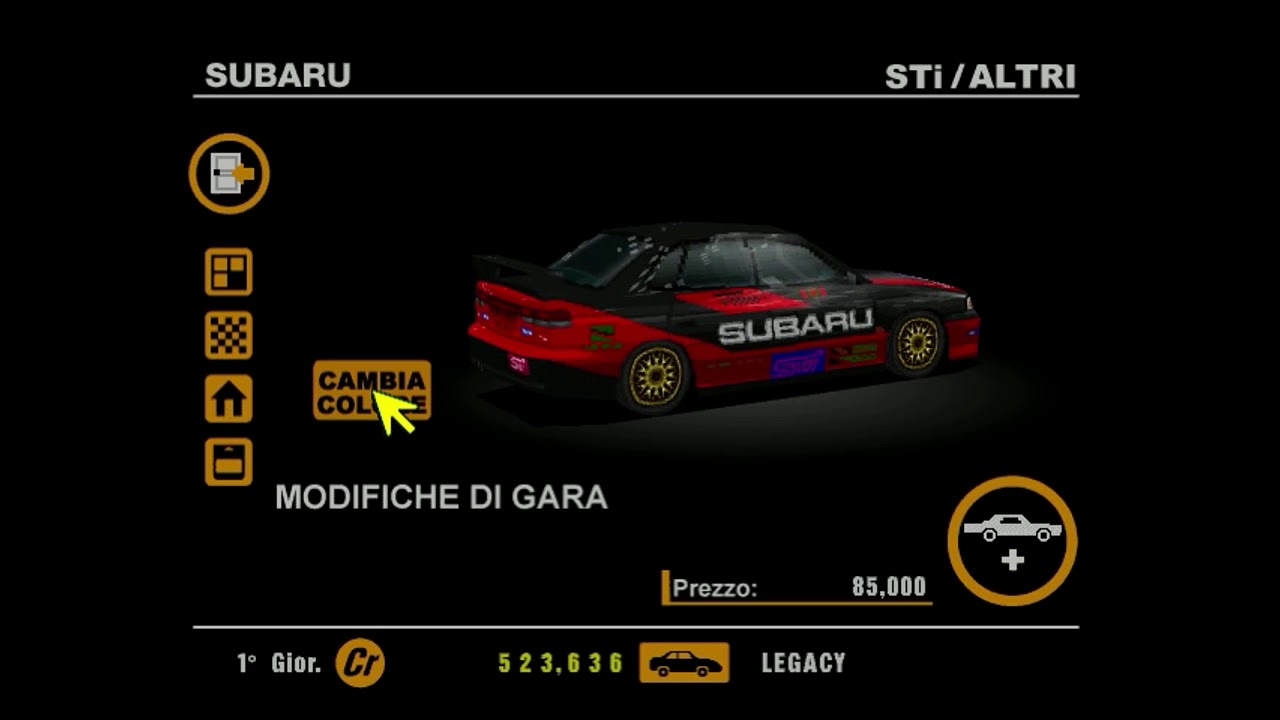
Task: Click the Cambia Colore button
Action: coord(371,390)
